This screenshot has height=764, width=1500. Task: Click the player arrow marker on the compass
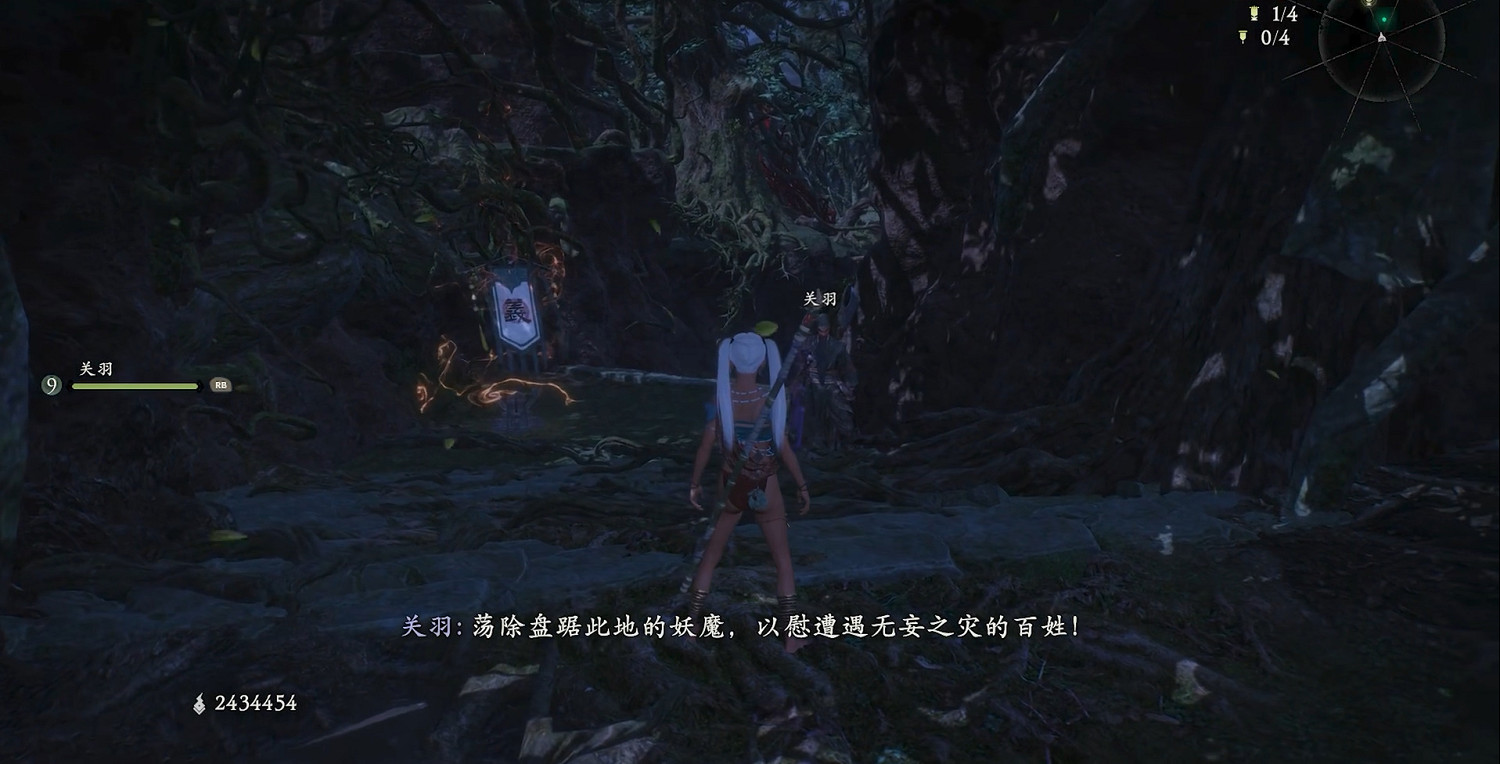(x=1381, y=38)
